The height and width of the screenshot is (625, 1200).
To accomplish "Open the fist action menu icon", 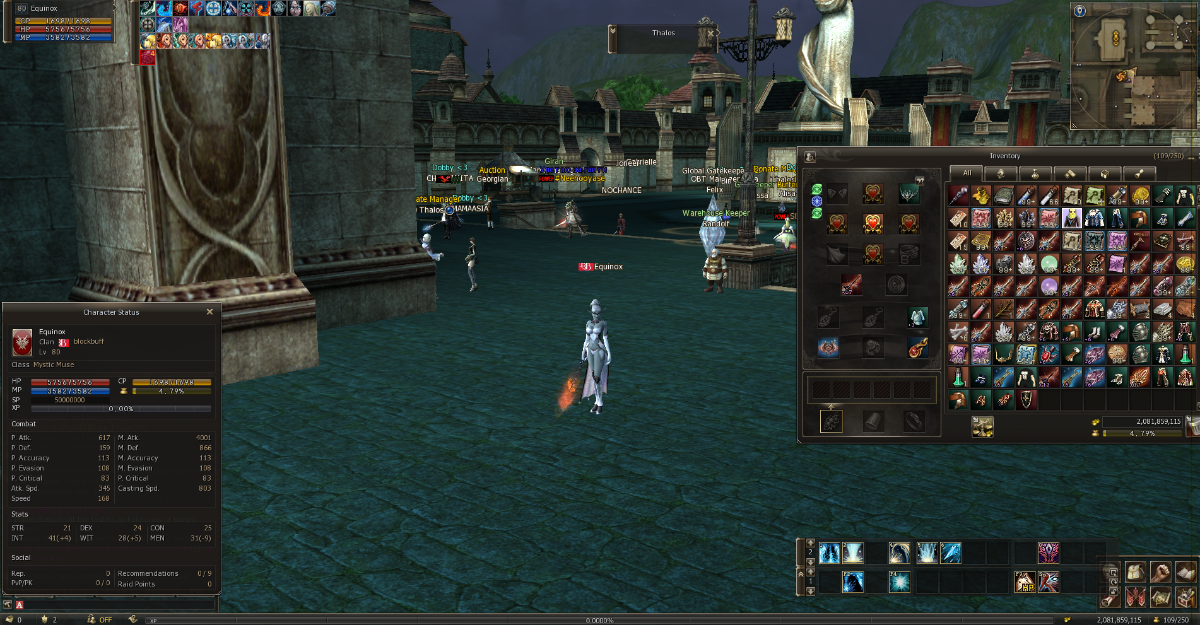I will point(1161,572).
